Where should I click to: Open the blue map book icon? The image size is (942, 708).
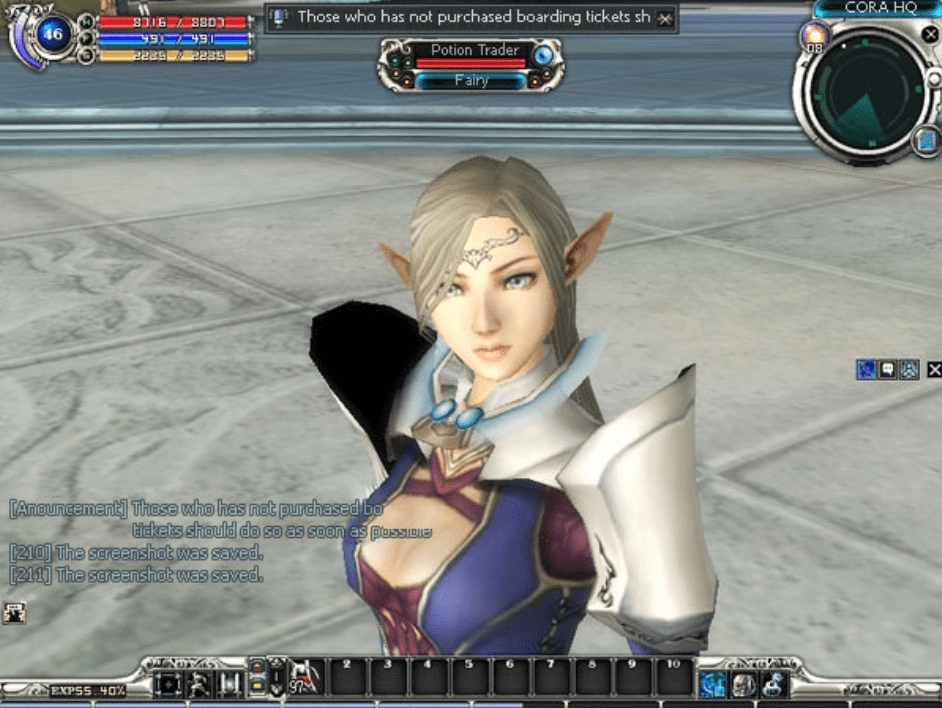coord(926,141)
